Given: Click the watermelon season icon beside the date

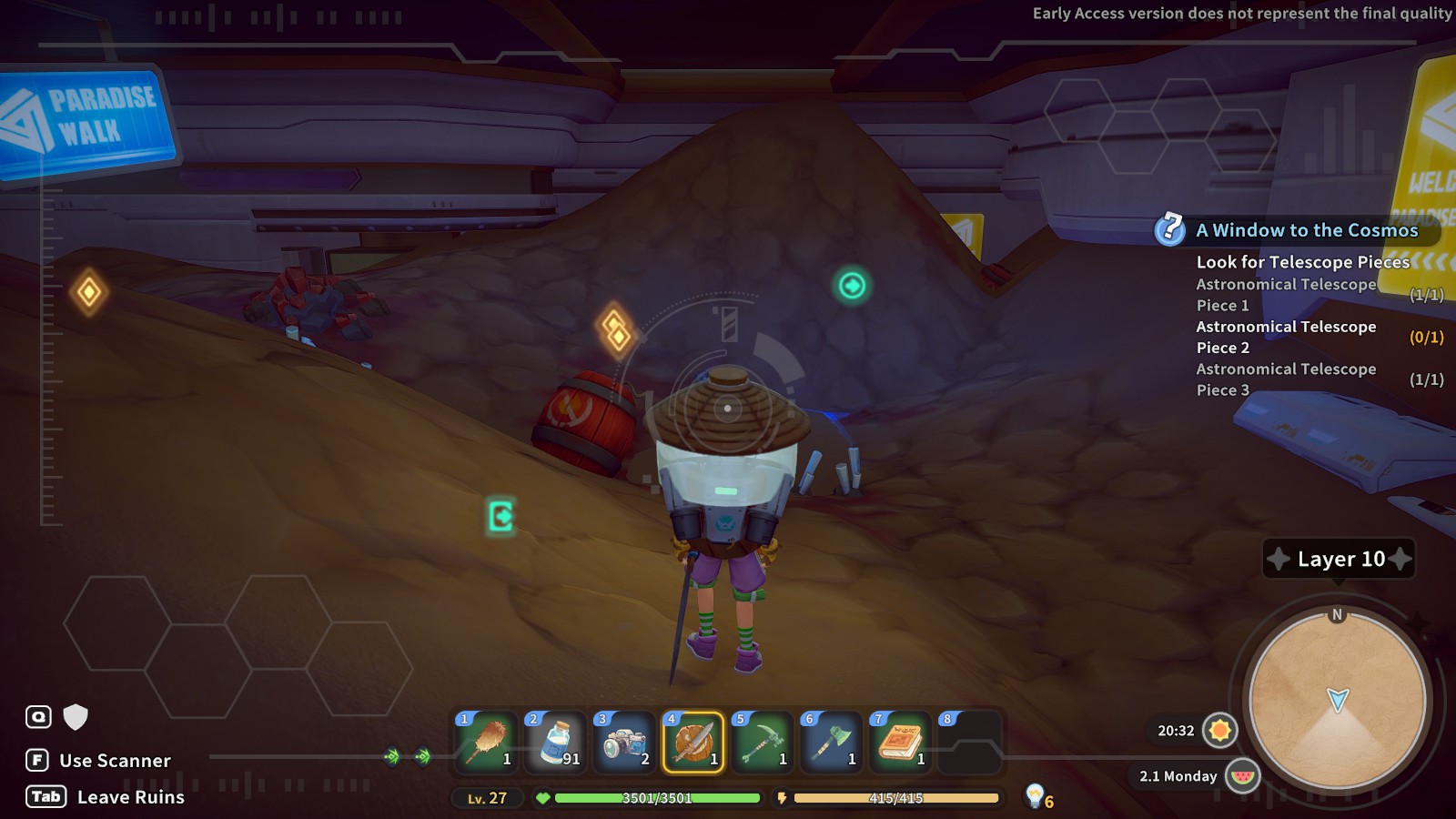Looking at the screenshot, I should click(1243, 777).
